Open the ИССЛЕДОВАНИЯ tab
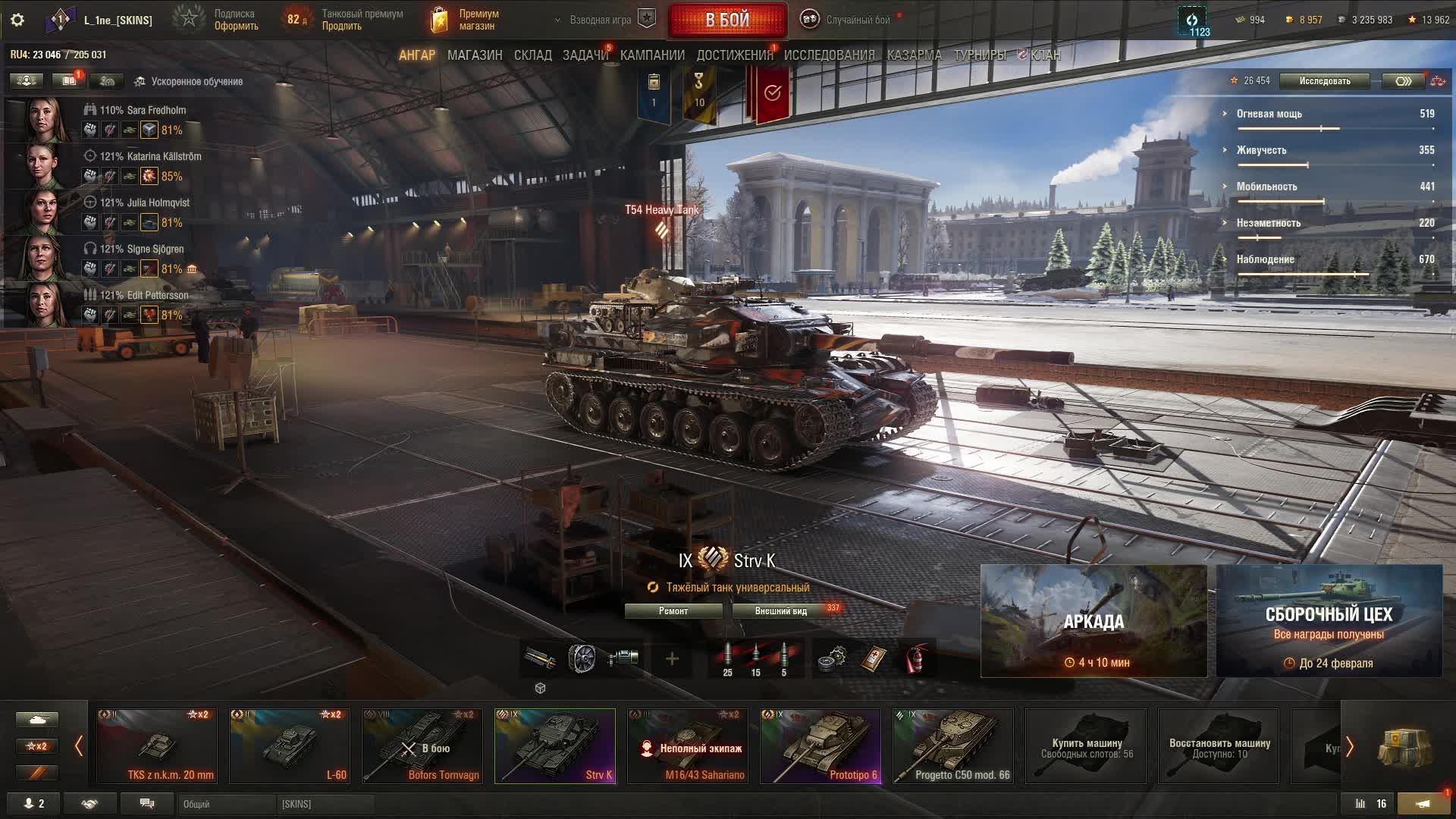Viewport: 1456px width, 819px height. (x=829, y=55)
